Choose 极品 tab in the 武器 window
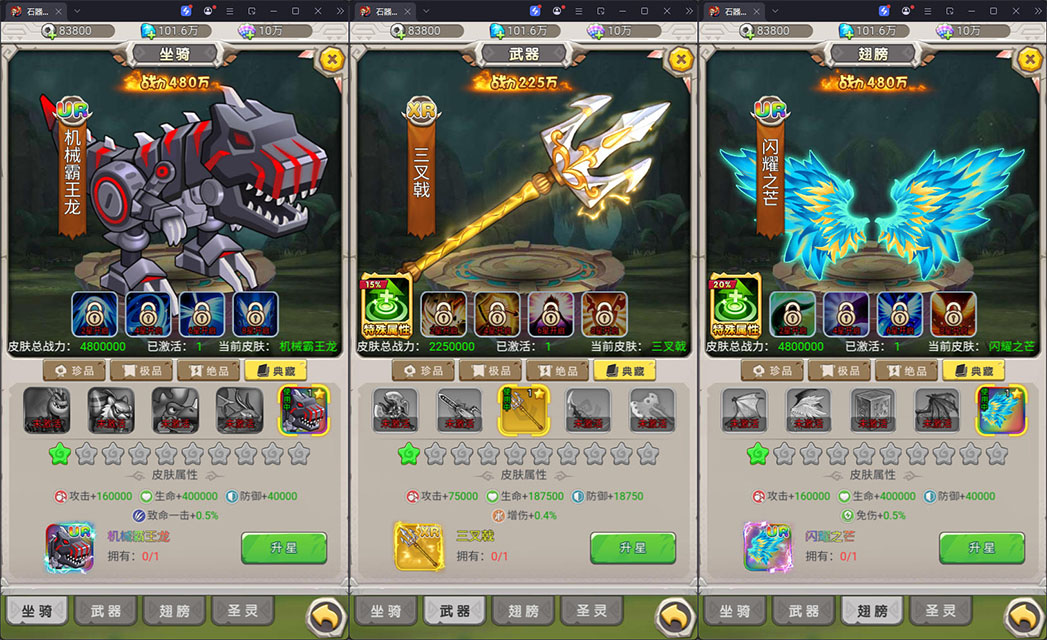This screenshot has height=640, width=1047. pyautogui.click(x=490, y=370)
